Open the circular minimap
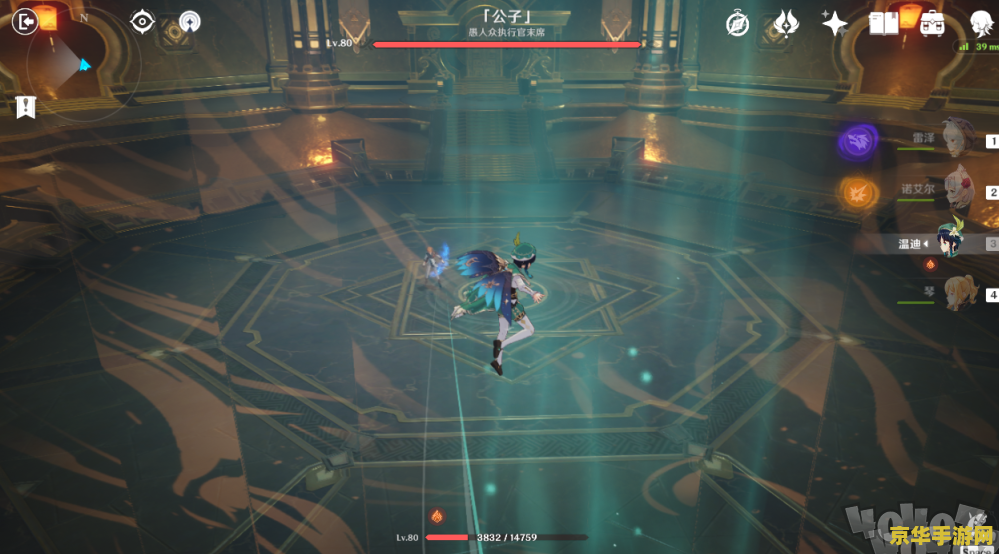Image resolution: width=999 pixels, height=554 pixels. click(70, 62)
